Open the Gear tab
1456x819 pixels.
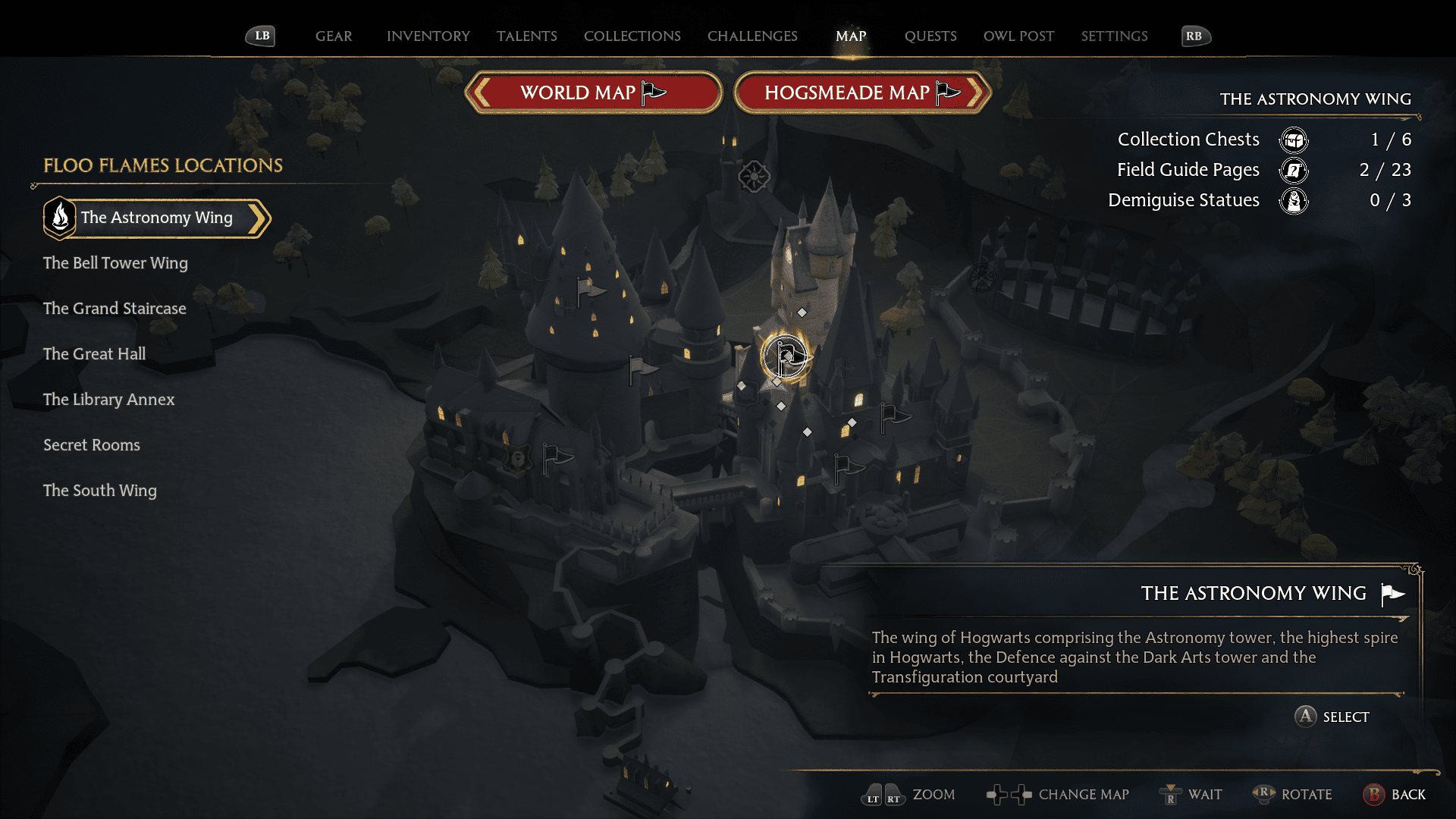coord(334,36)
